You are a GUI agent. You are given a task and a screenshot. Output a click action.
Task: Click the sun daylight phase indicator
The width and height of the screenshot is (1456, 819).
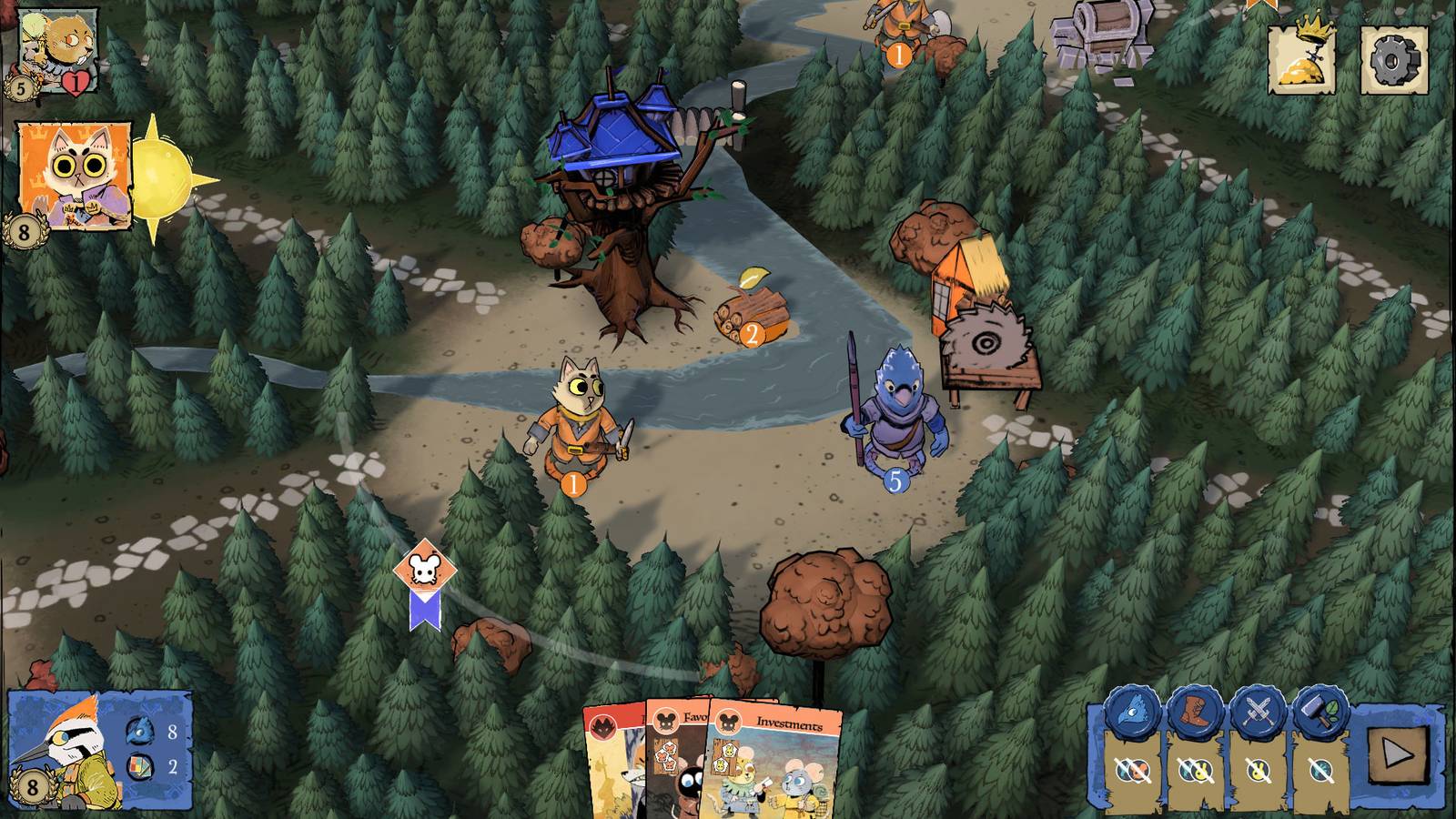click(x=162, y=176)
